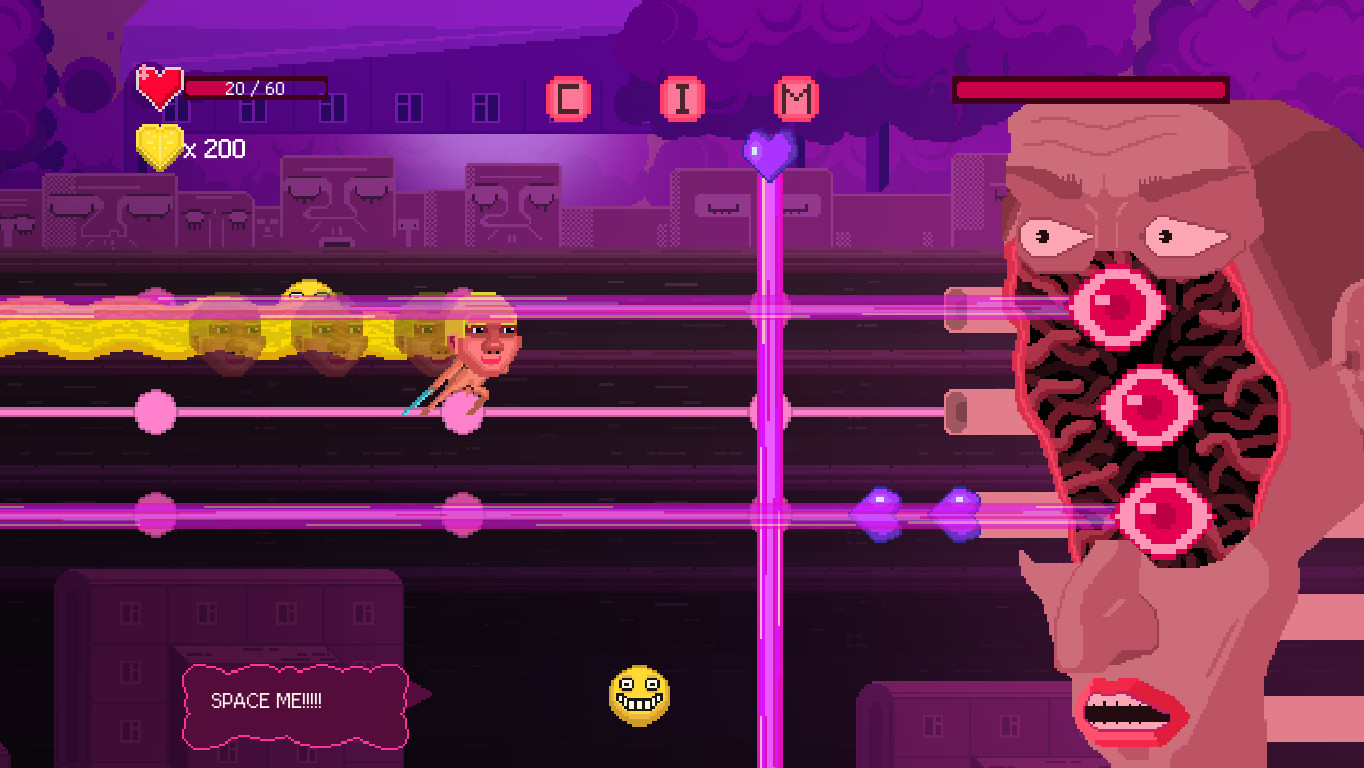The image size is (1364, 768).
Task: Click the boss health bar
Action: click(x=1090, y=90)
